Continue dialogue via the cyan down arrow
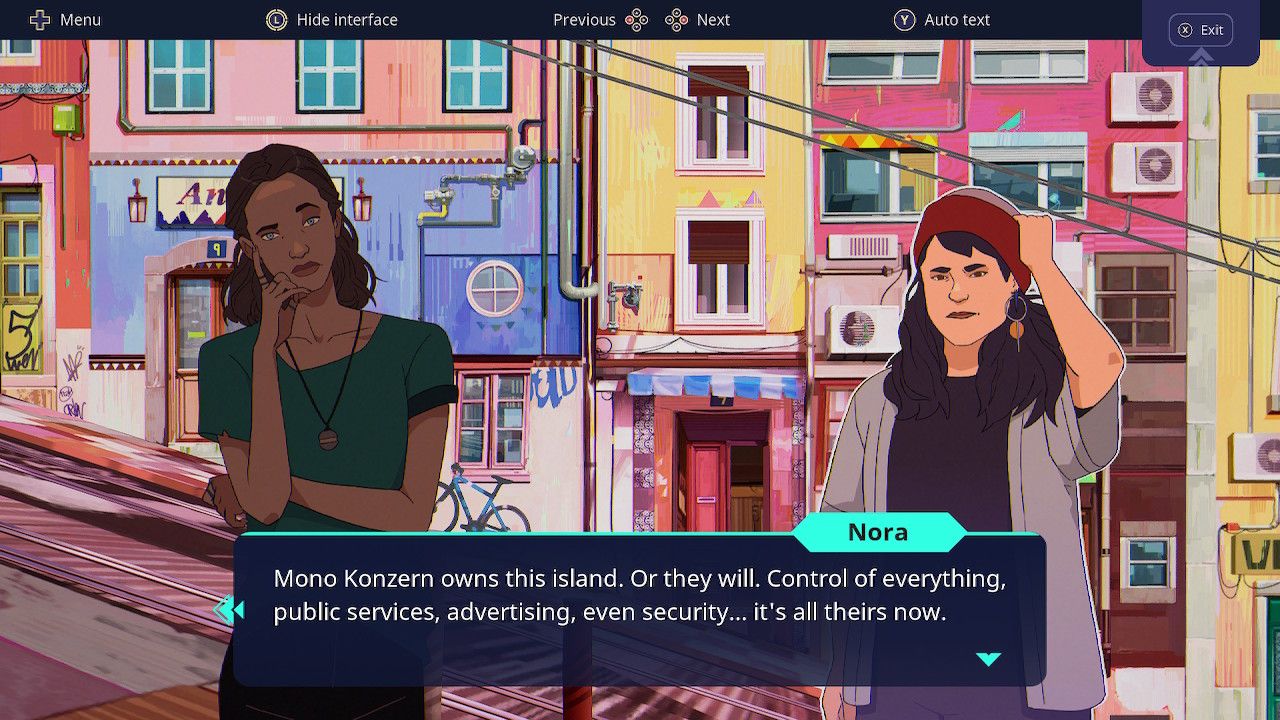This screenshot has width=1280, height=720. (988, 658)
